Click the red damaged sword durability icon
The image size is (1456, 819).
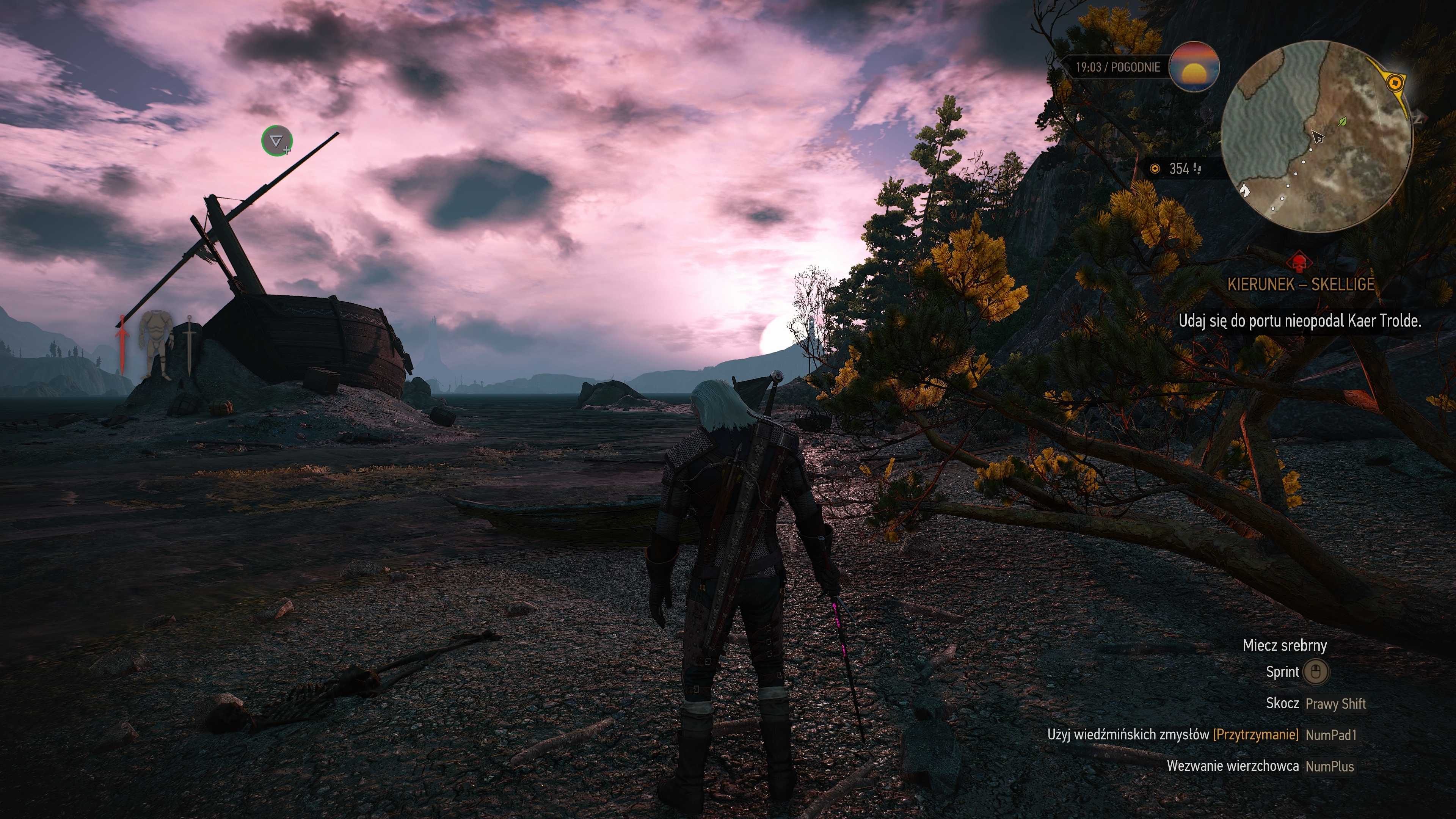pos(121,344)
